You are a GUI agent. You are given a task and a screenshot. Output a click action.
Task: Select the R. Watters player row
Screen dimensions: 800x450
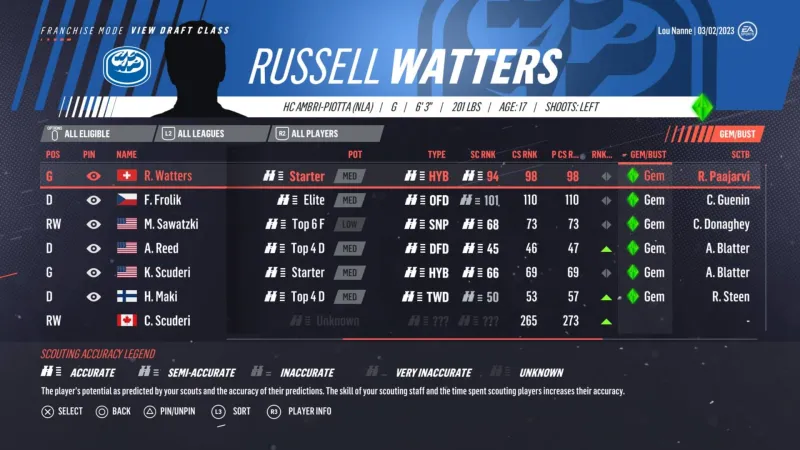(400, 176)
